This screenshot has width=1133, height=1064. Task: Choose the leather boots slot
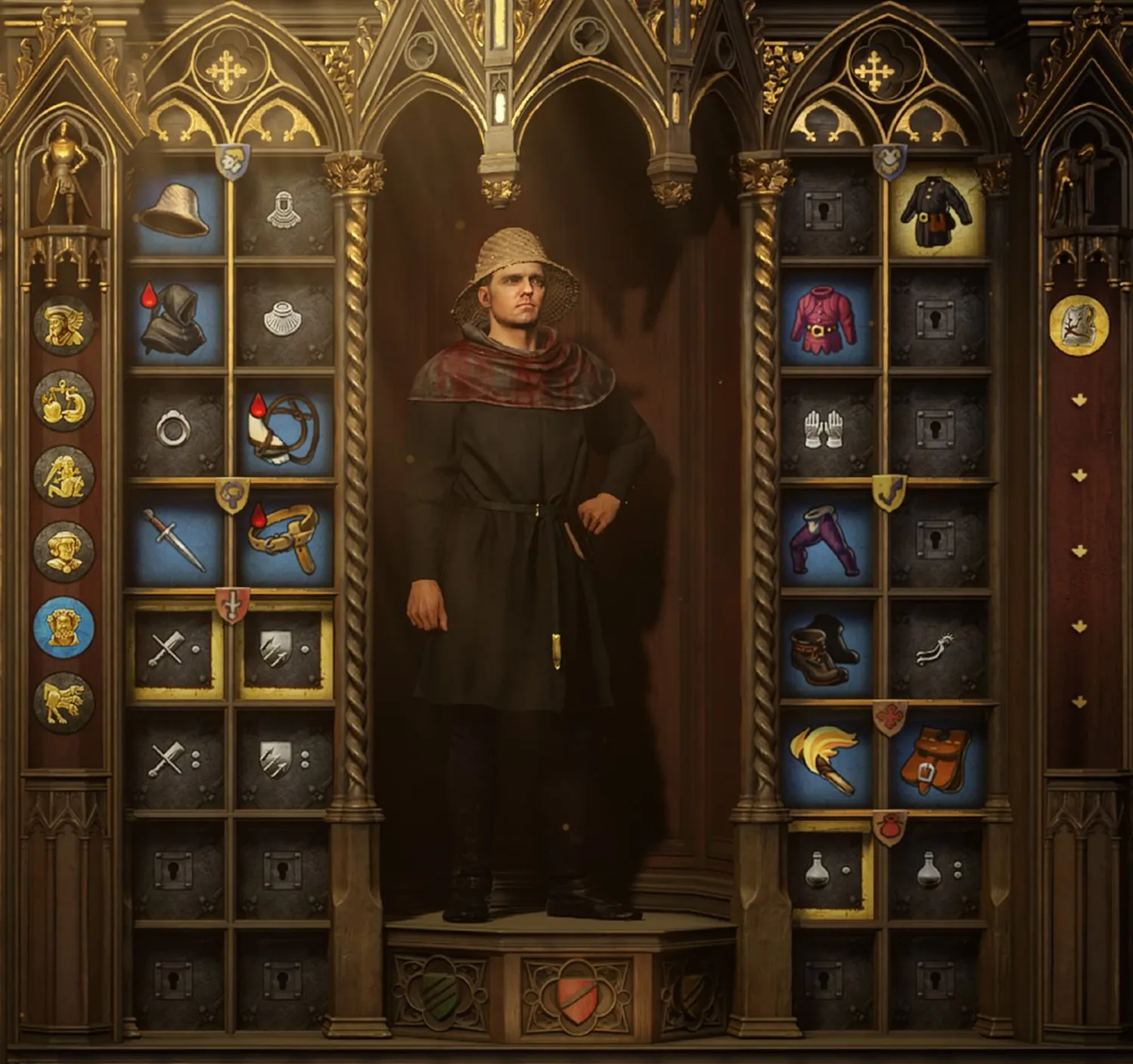(x=827, y=649)
